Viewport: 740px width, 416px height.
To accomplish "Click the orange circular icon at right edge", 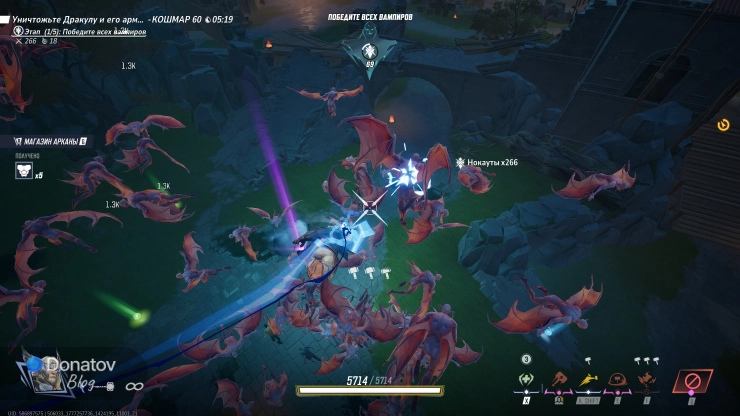I will [x=723, y=125].
